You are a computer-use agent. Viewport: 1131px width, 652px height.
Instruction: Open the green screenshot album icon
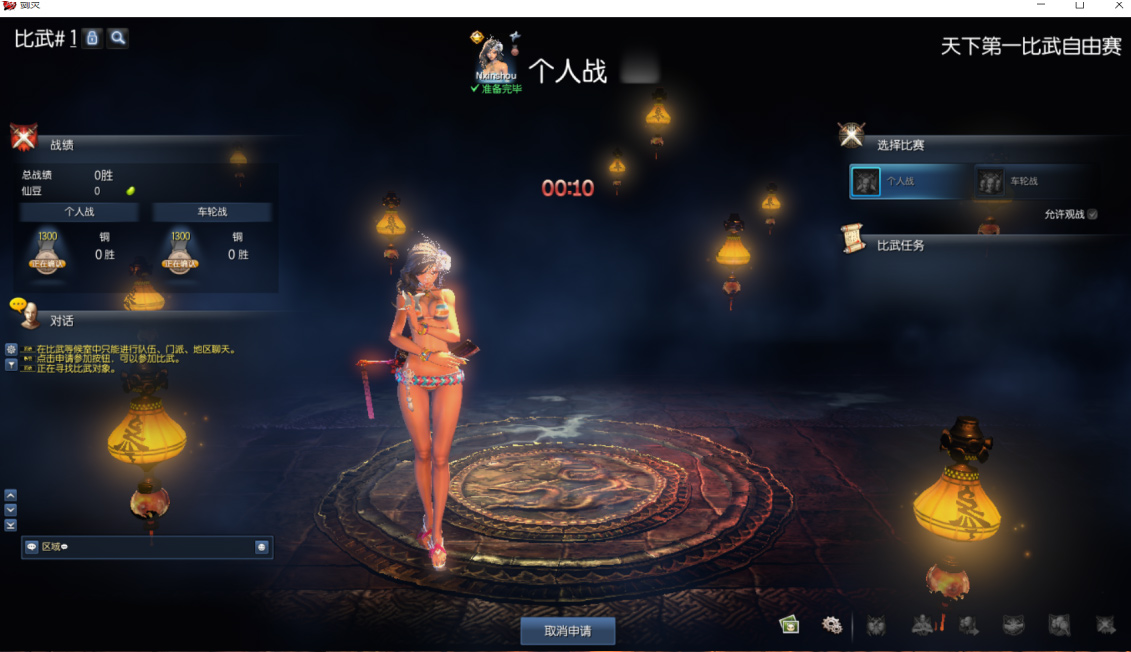[790, 625]
